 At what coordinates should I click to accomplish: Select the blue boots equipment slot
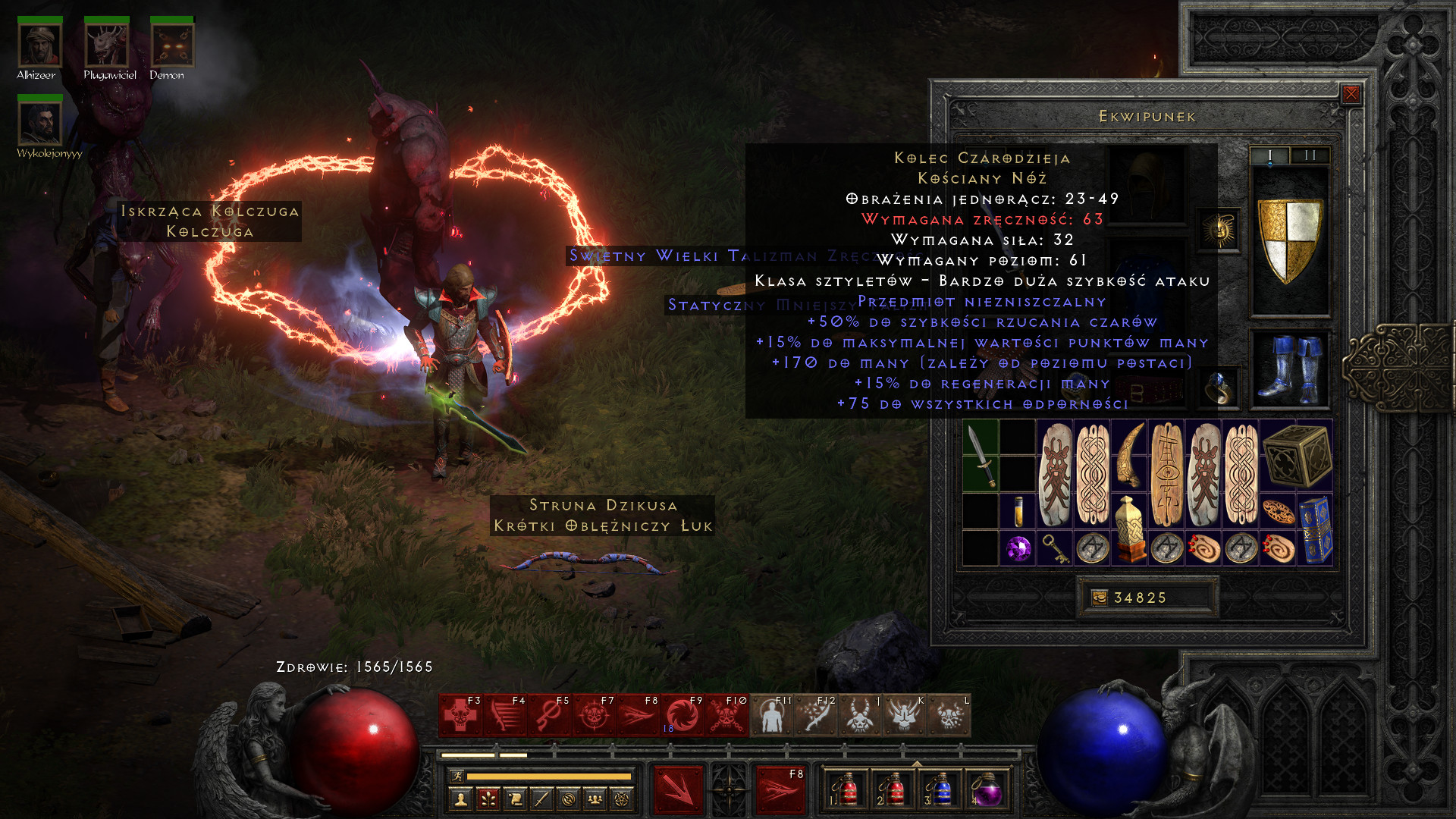[x=1289, y=370]
